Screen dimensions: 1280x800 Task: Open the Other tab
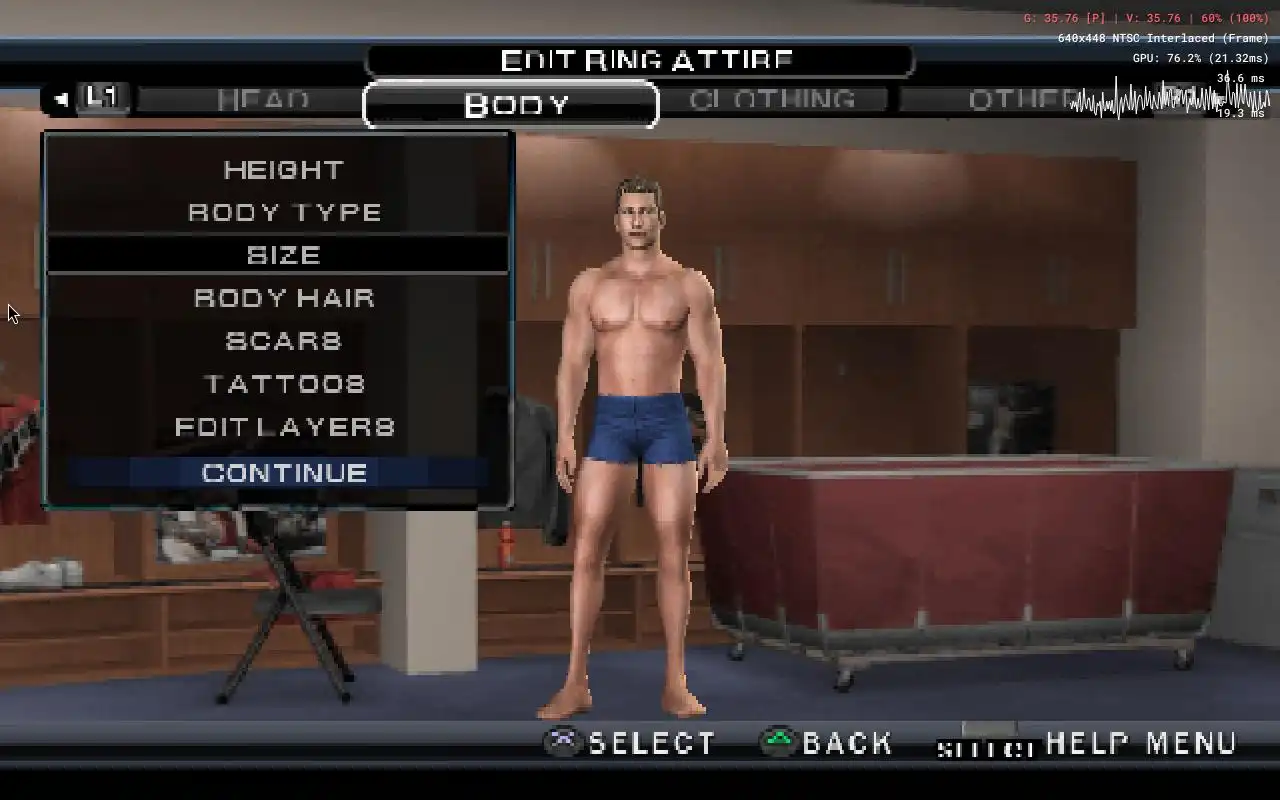pyautogui.click(x=1020, y=100)
